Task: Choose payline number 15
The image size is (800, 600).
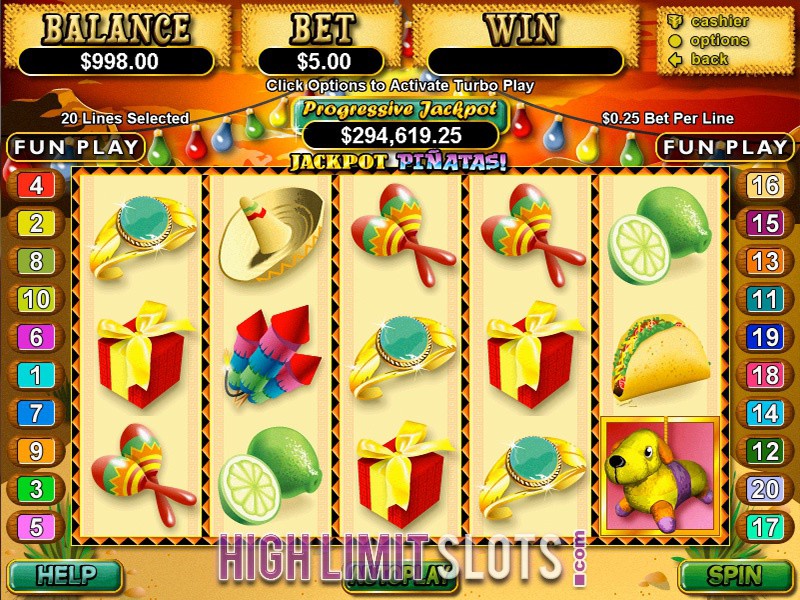Action: coord(765,223)
